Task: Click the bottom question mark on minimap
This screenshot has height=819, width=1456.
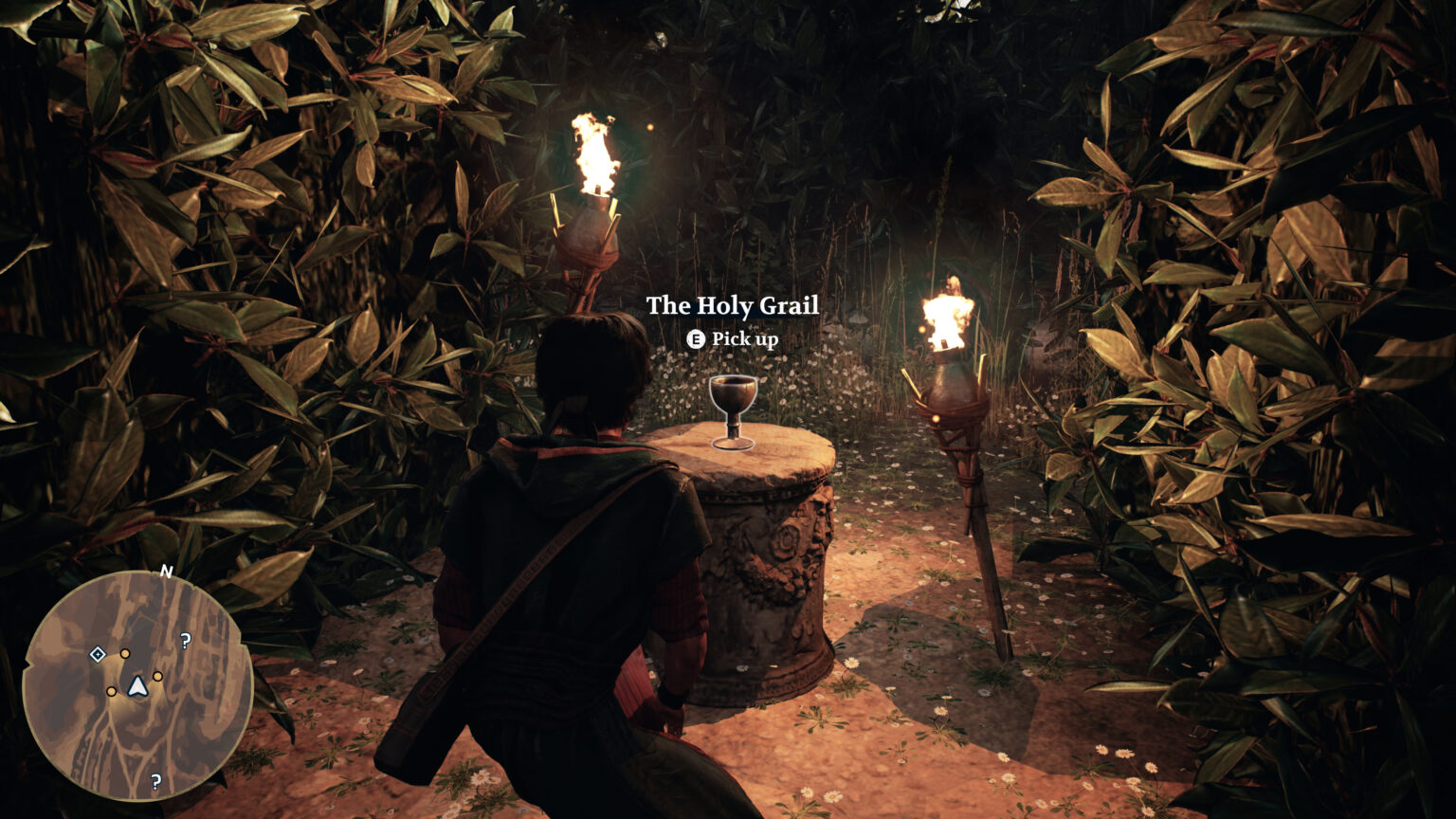Action: pyautogui.click(x=155, y=782)
